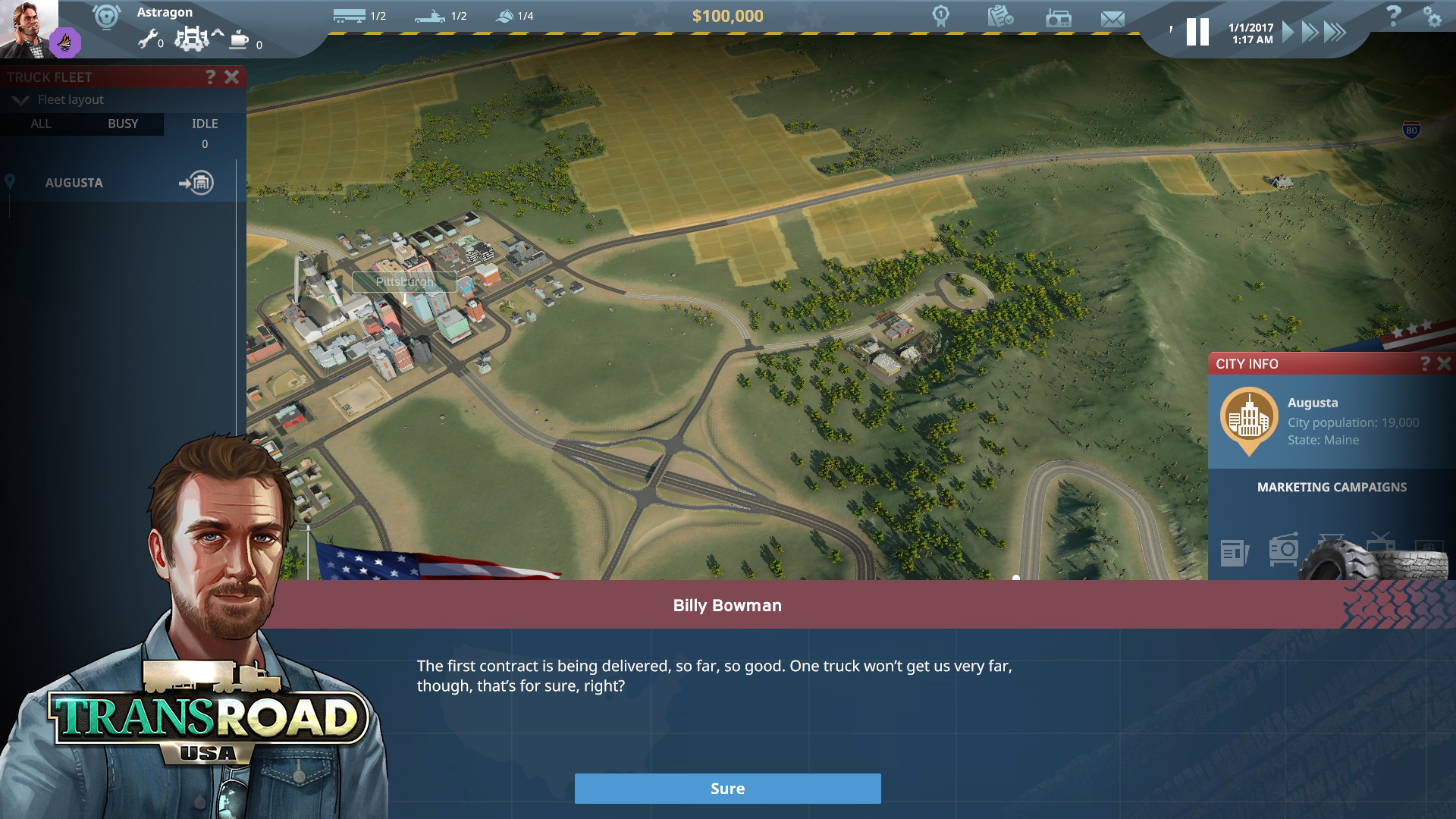1456x819 pixels.
Task: Set time to double-arrow fast speed
Action: 1310,32
